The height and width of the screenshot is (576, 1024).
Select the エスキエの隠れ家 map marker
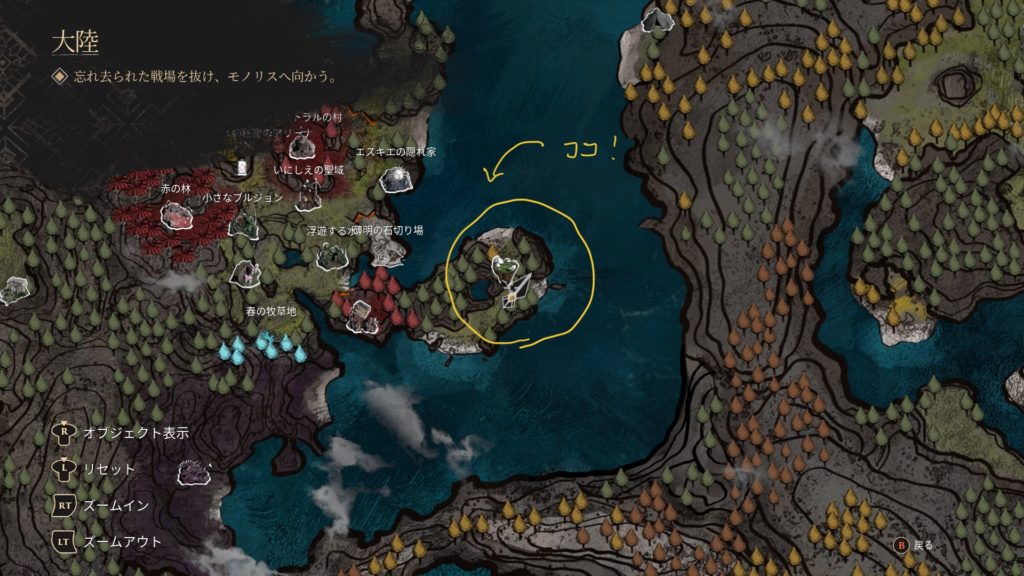point(397,178)
